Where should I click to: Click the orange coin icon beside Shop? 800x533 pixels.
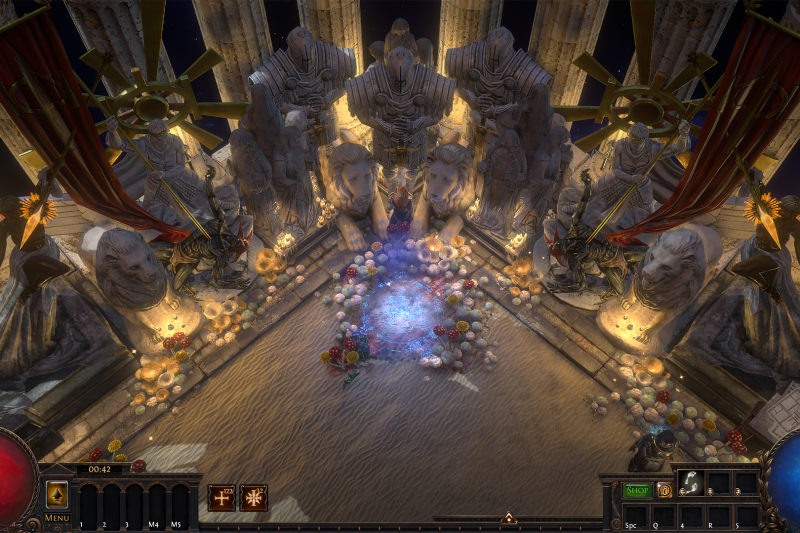click(x=663, y=490)
